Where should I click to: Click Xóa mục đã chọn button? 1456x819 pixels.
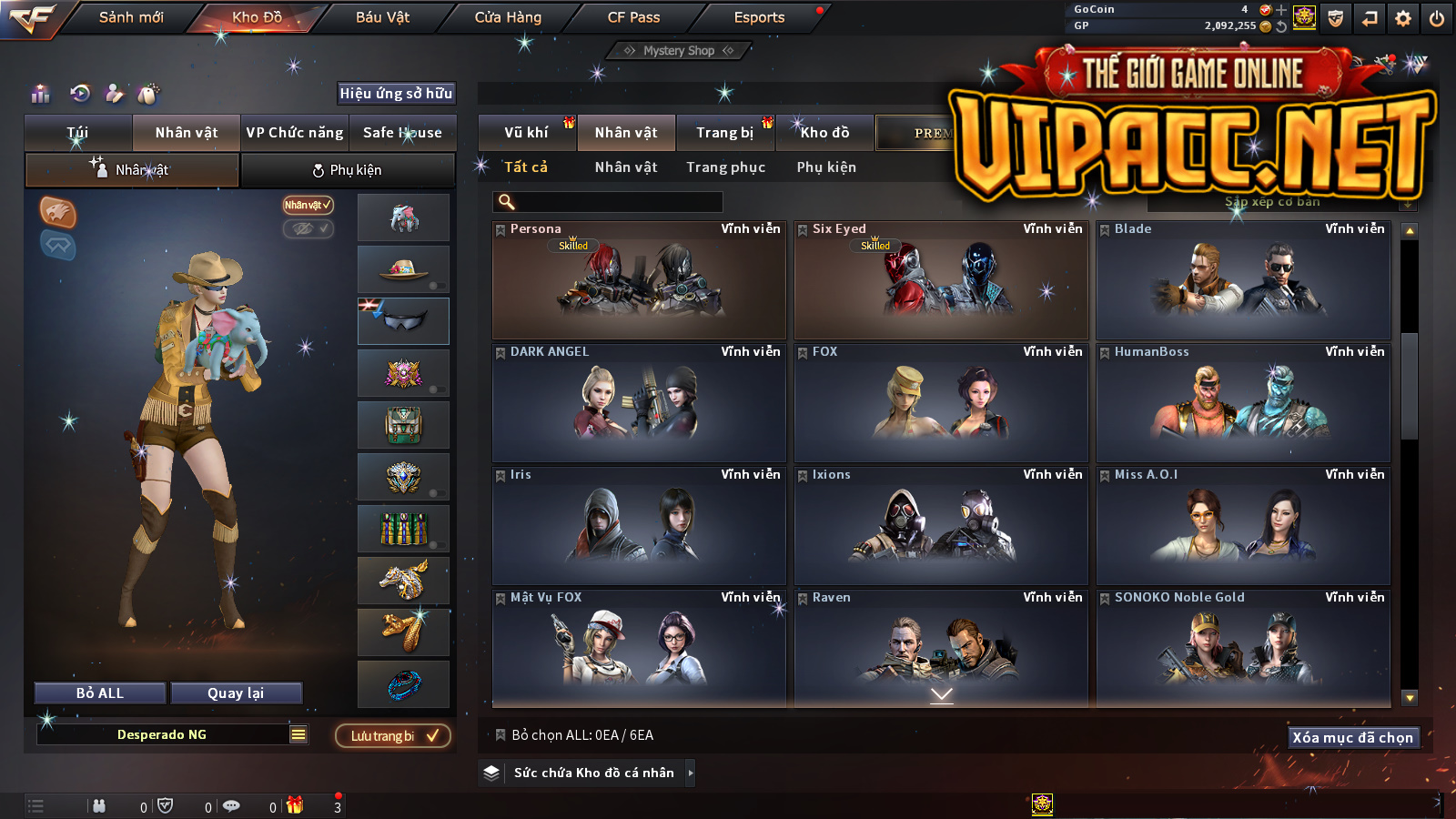click(1352, 738)
